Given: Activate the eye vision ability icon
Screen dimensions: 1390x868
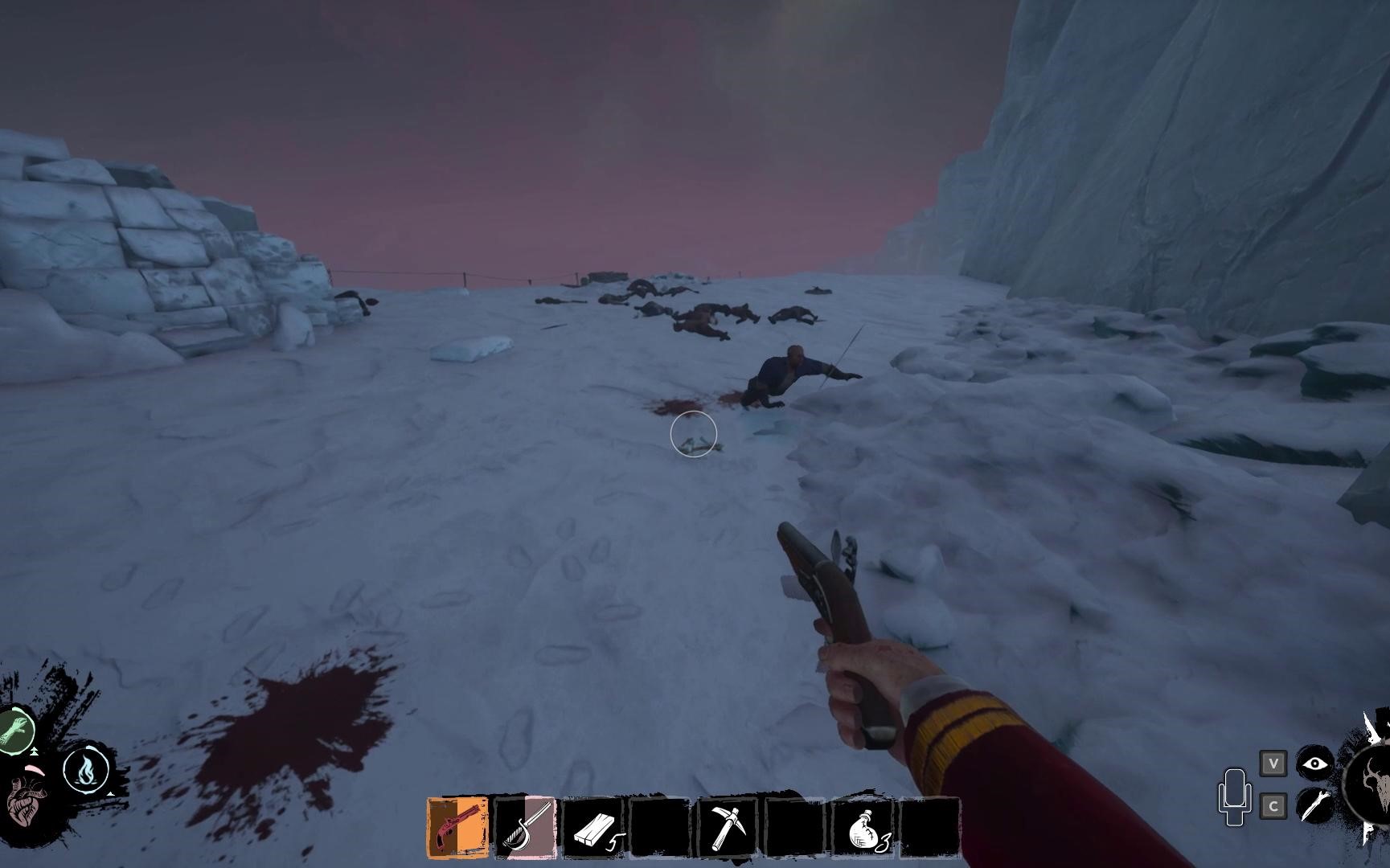Looking at the screenshot, I should pyautogui.click(x=1315, y=764).
